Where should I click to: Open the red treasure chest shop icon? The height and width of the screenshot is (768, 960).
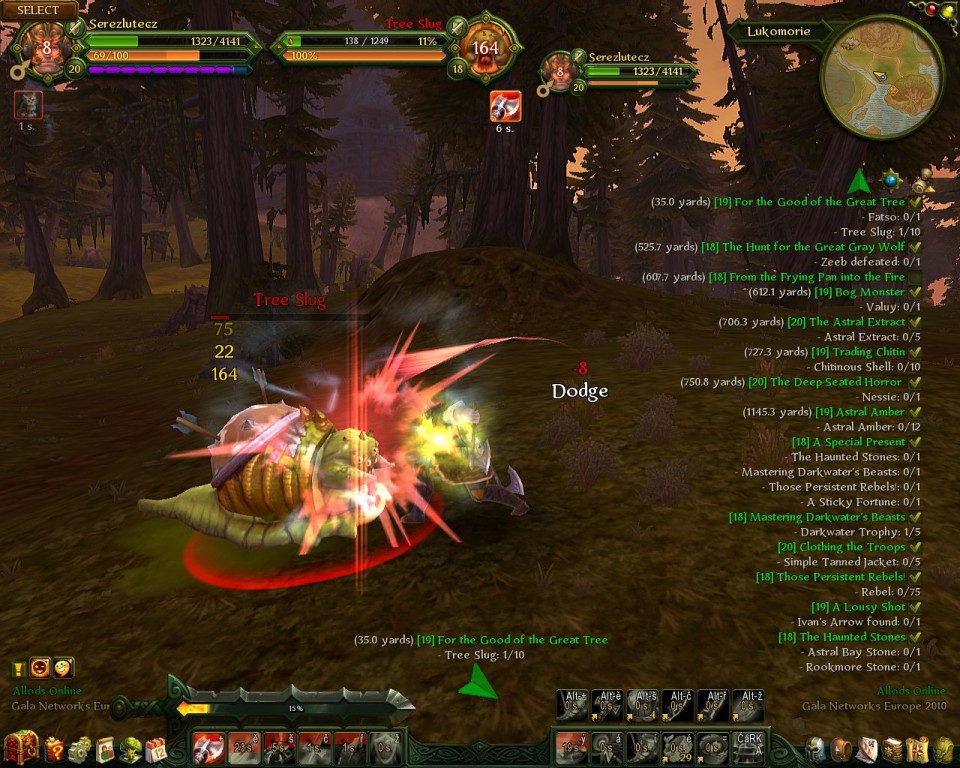20,748
